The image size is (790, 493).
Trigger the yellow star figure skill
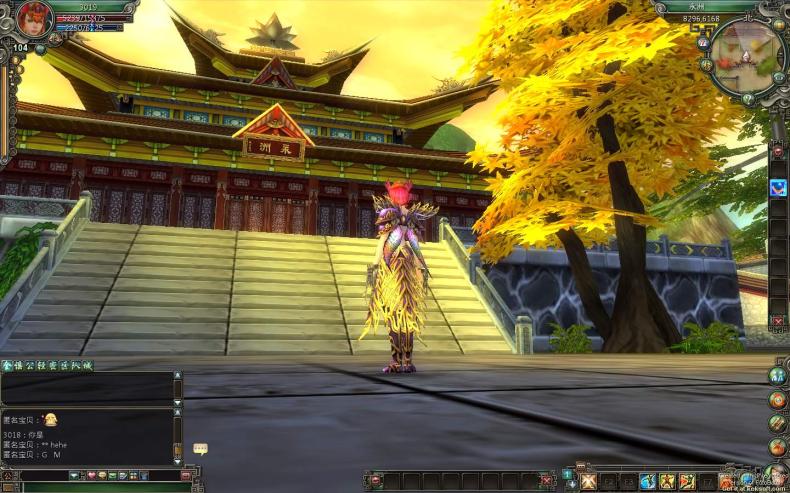(667, 482)
